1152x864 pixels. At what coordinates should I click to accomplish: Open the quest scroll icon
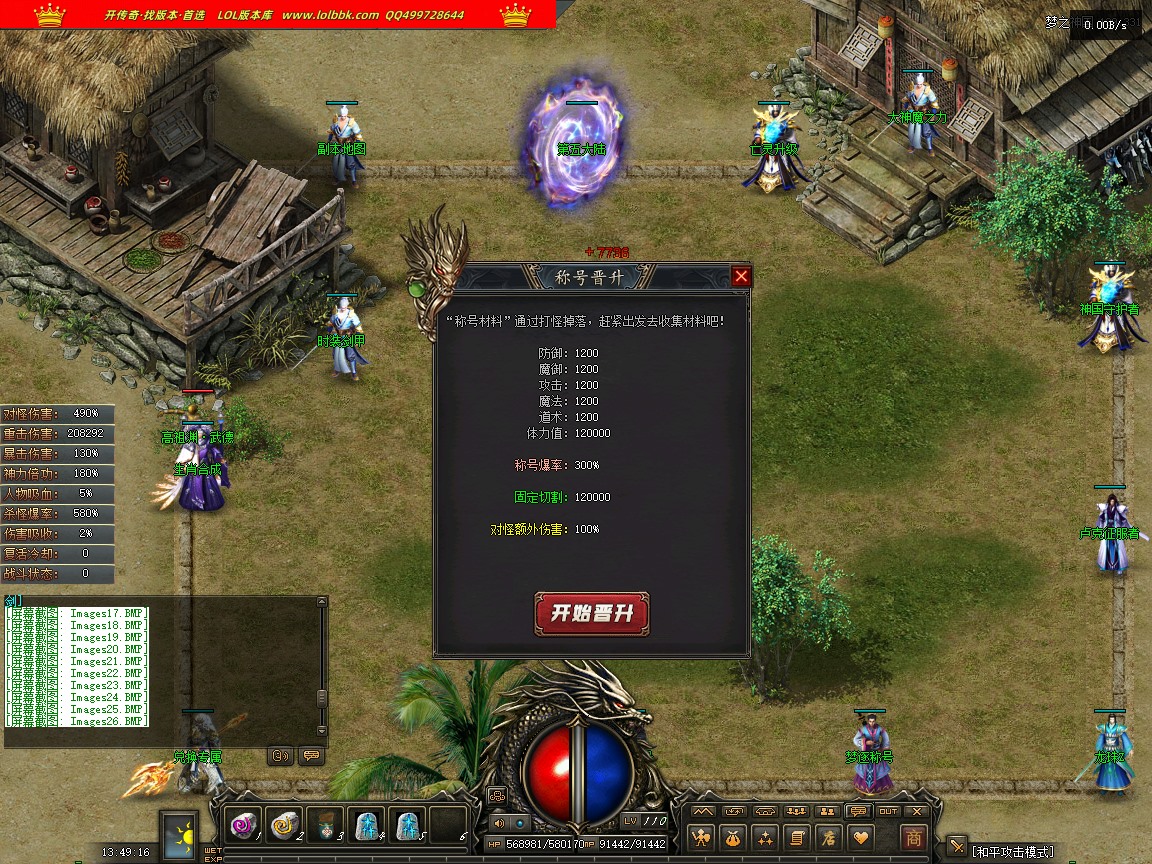[x=796, y=837]
